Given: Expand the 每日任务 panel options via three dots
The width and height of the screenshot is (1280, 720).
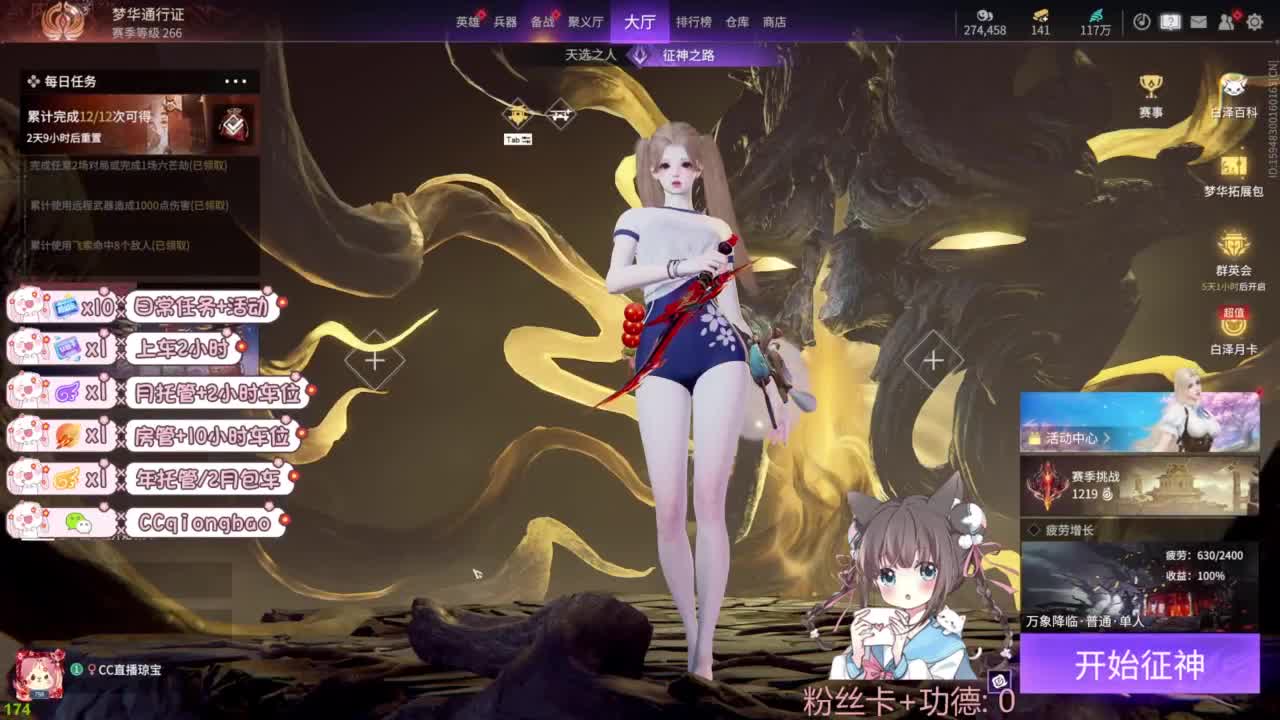Looking at the screenshot, I should 237,80.
